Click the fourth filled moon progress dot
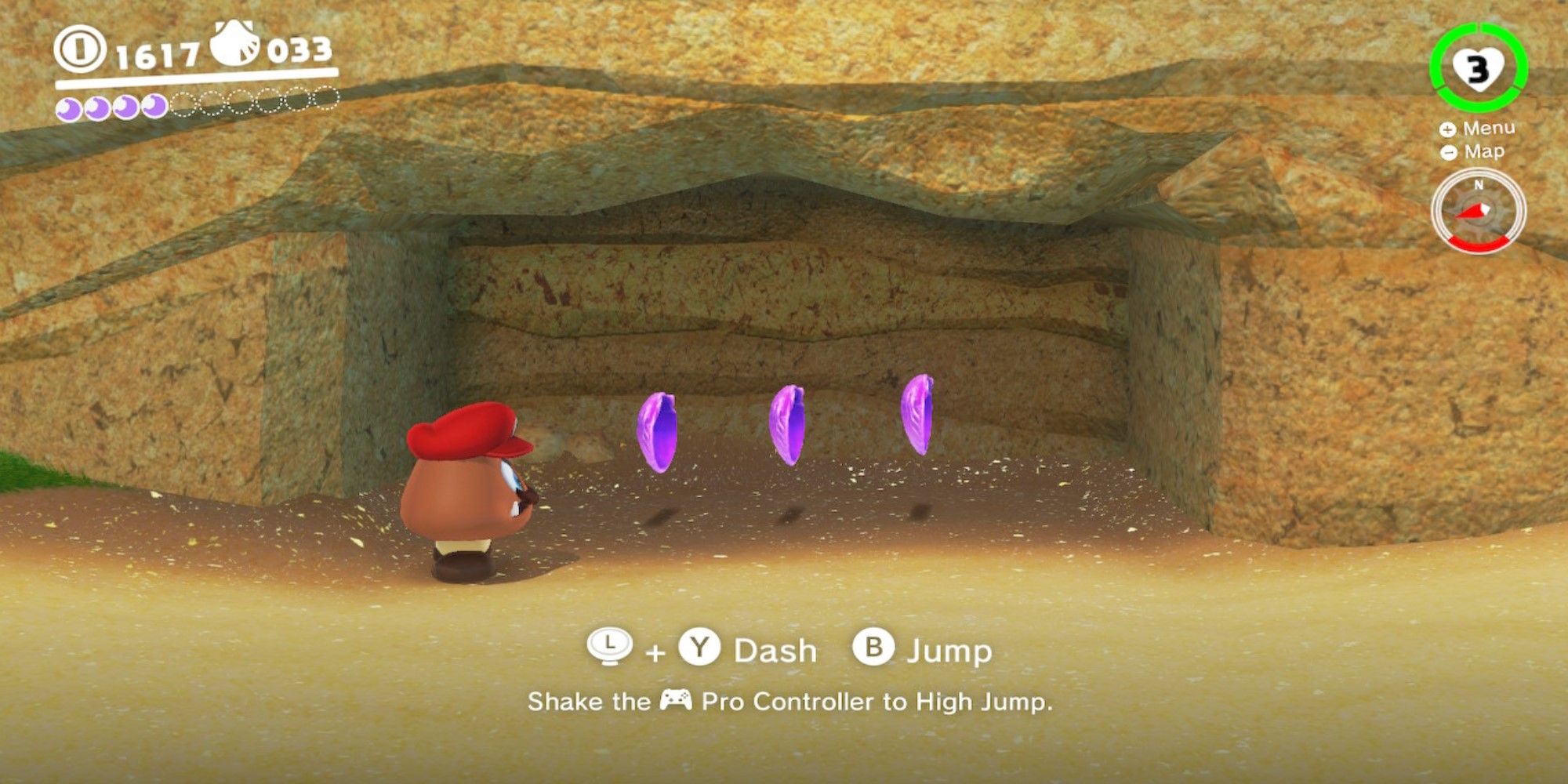The image size is (1568, 784). click(x=153, y=105)
